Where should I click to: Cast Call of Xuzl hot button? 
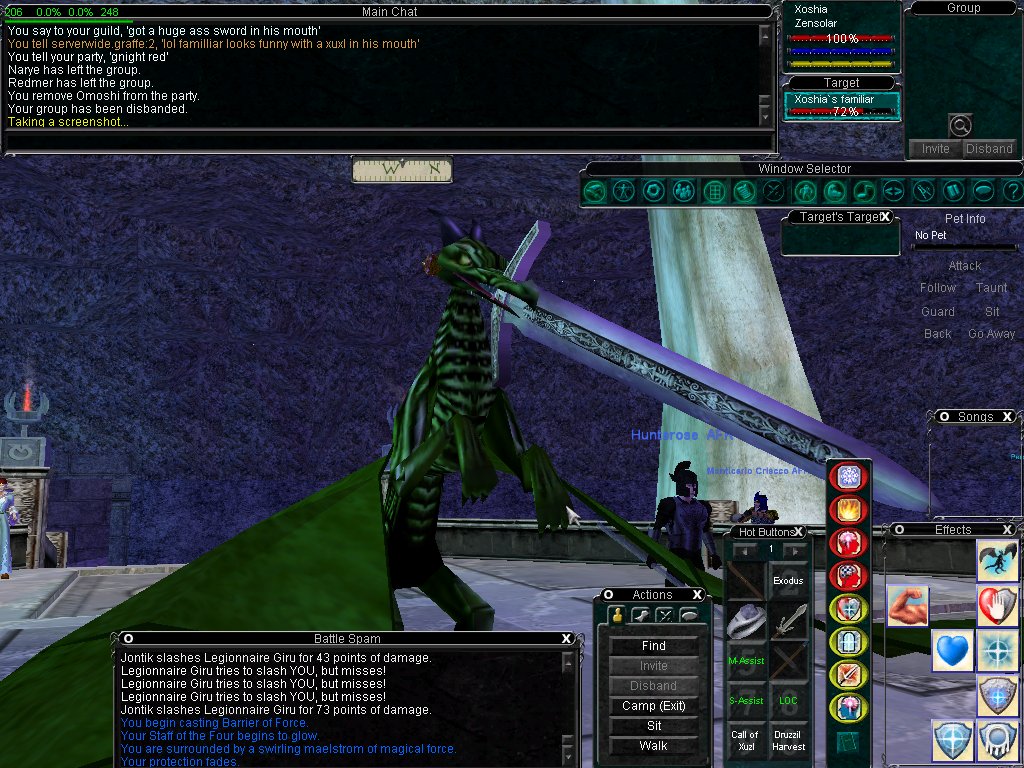[746, 741]
